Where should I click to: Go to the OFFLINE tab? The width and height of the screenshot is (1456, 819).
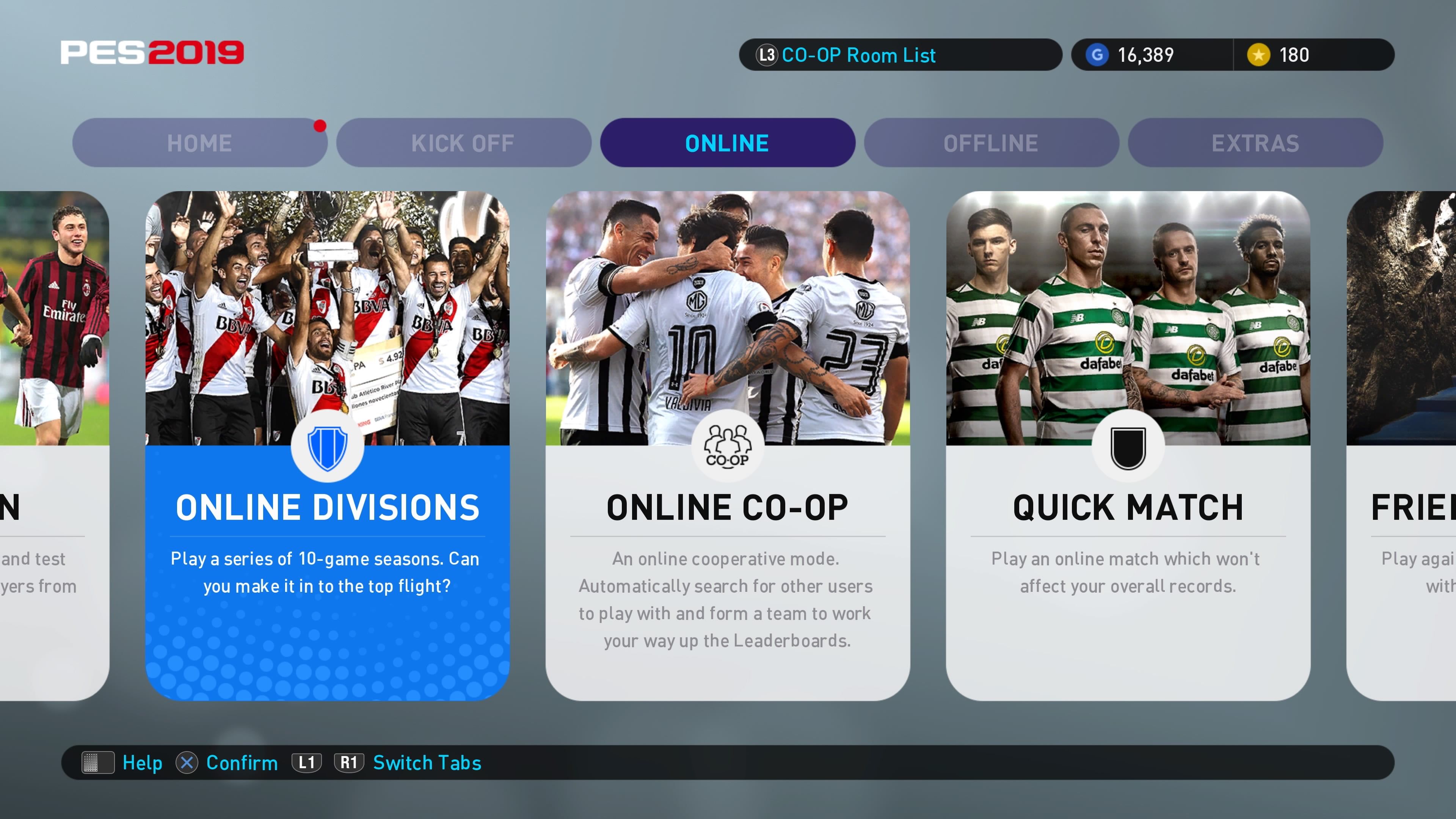point(991,143)
